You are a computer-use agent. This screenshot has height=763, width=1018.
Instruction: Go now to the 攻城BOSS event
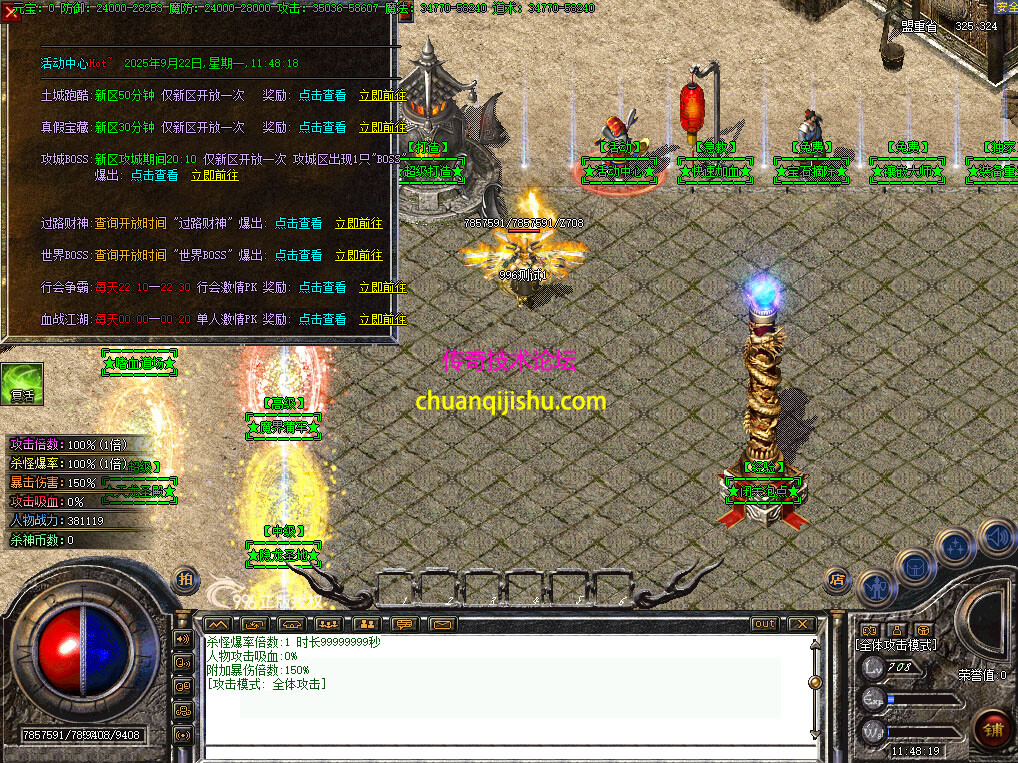214,175
